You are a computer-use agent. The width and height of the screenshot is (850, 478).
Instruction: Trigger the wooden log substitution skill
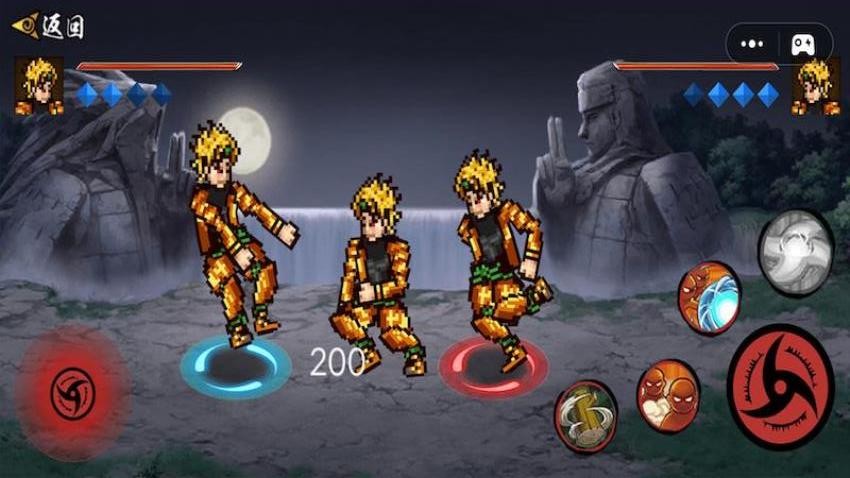tap(585, 416)
